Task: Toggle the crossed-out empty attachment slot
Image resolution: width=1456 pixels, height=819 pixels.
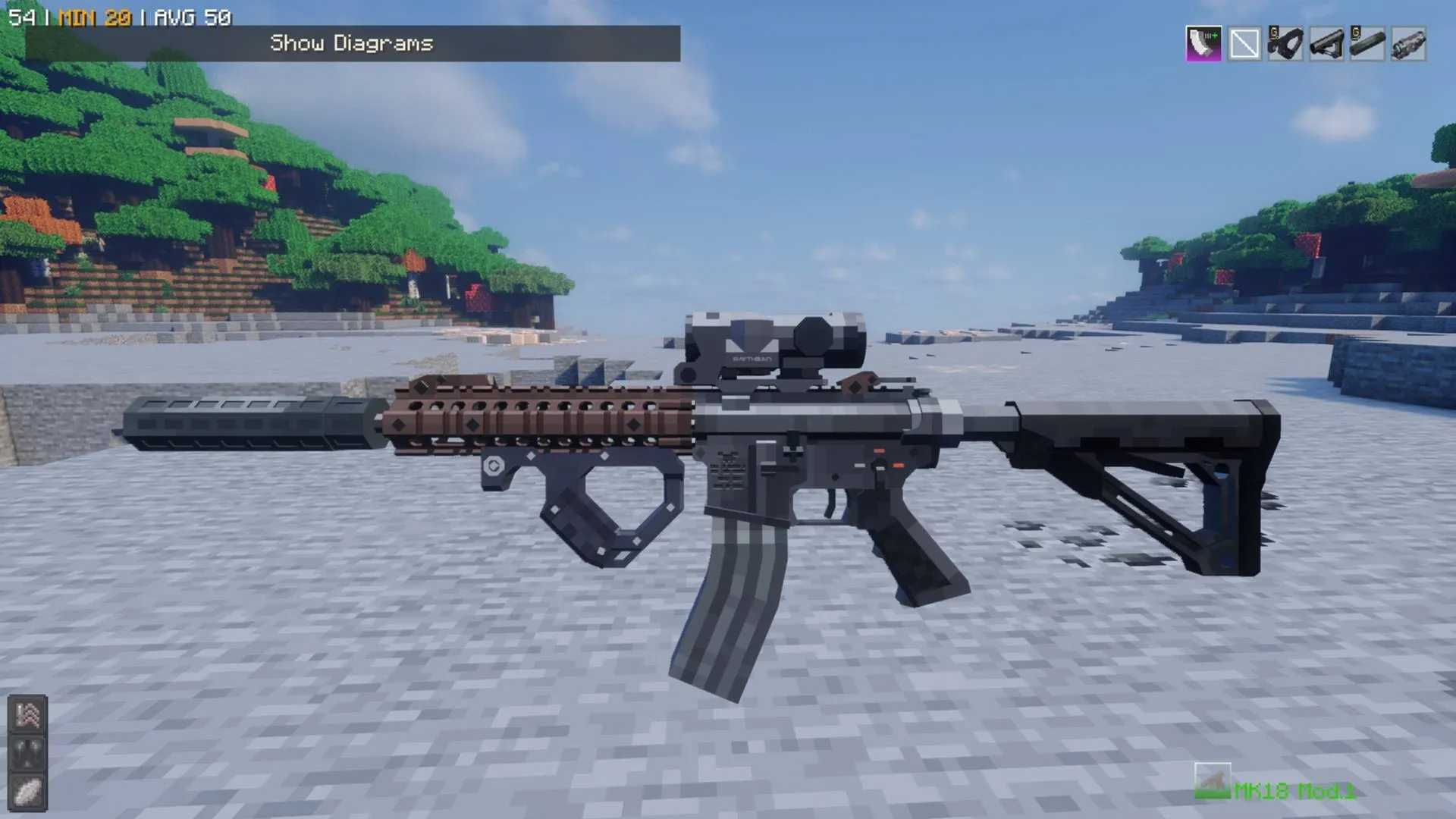Action: 1244,43
